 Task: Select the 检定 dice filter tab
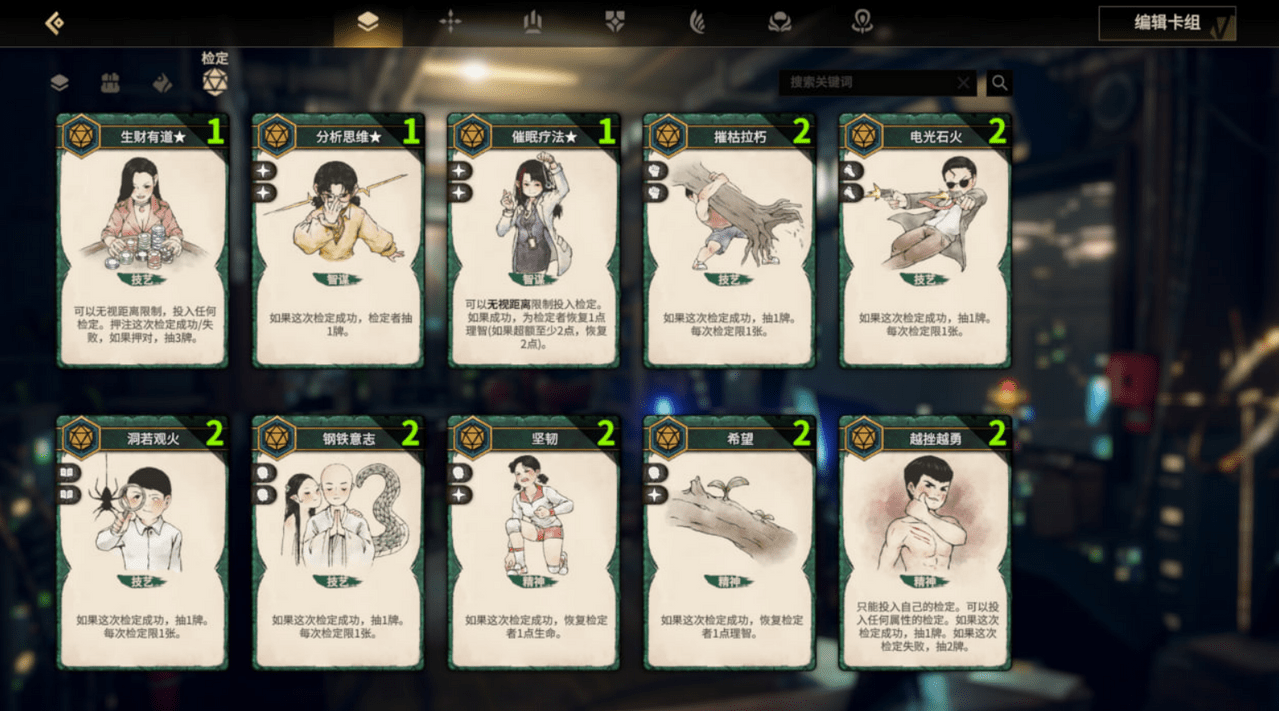pyautogui.click(x=215, y=81)
